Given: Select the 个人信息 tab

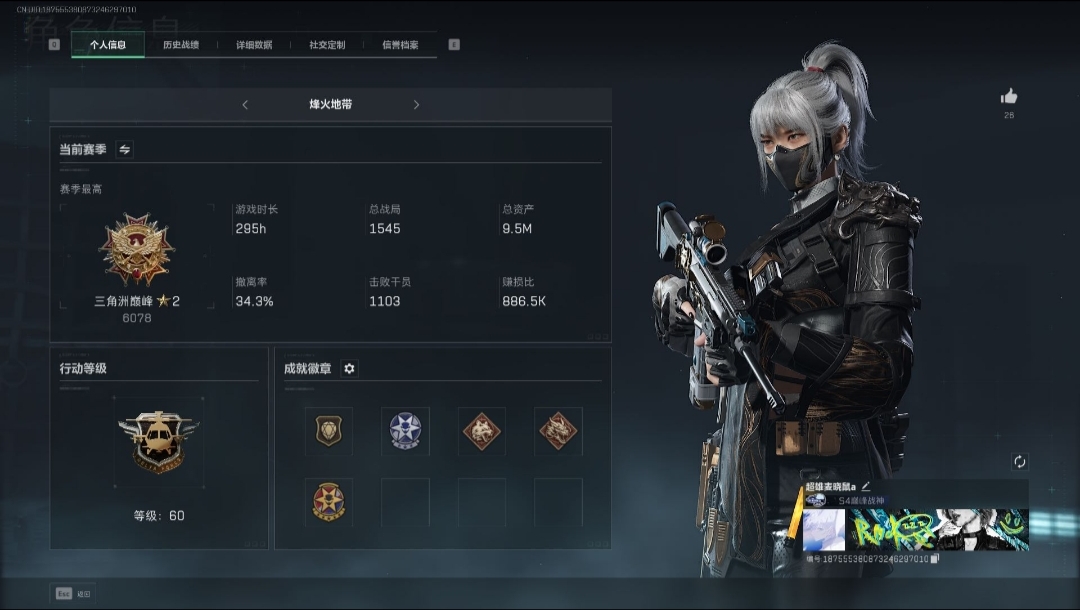Looking at the screenshot, I should pos(108,45).
